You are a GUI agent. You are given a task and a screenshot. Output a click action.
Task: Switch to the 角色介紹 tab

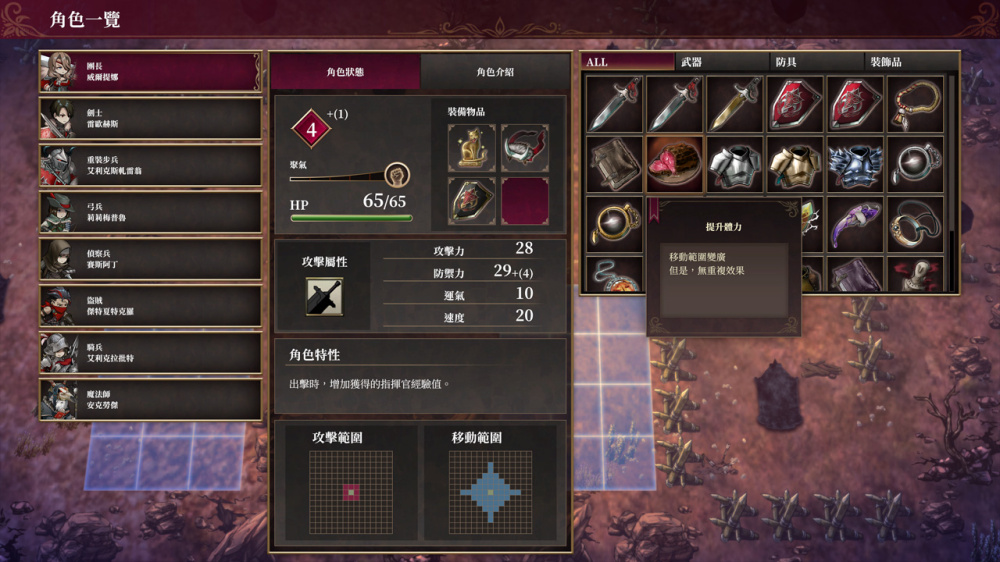(x=495, y=72)
